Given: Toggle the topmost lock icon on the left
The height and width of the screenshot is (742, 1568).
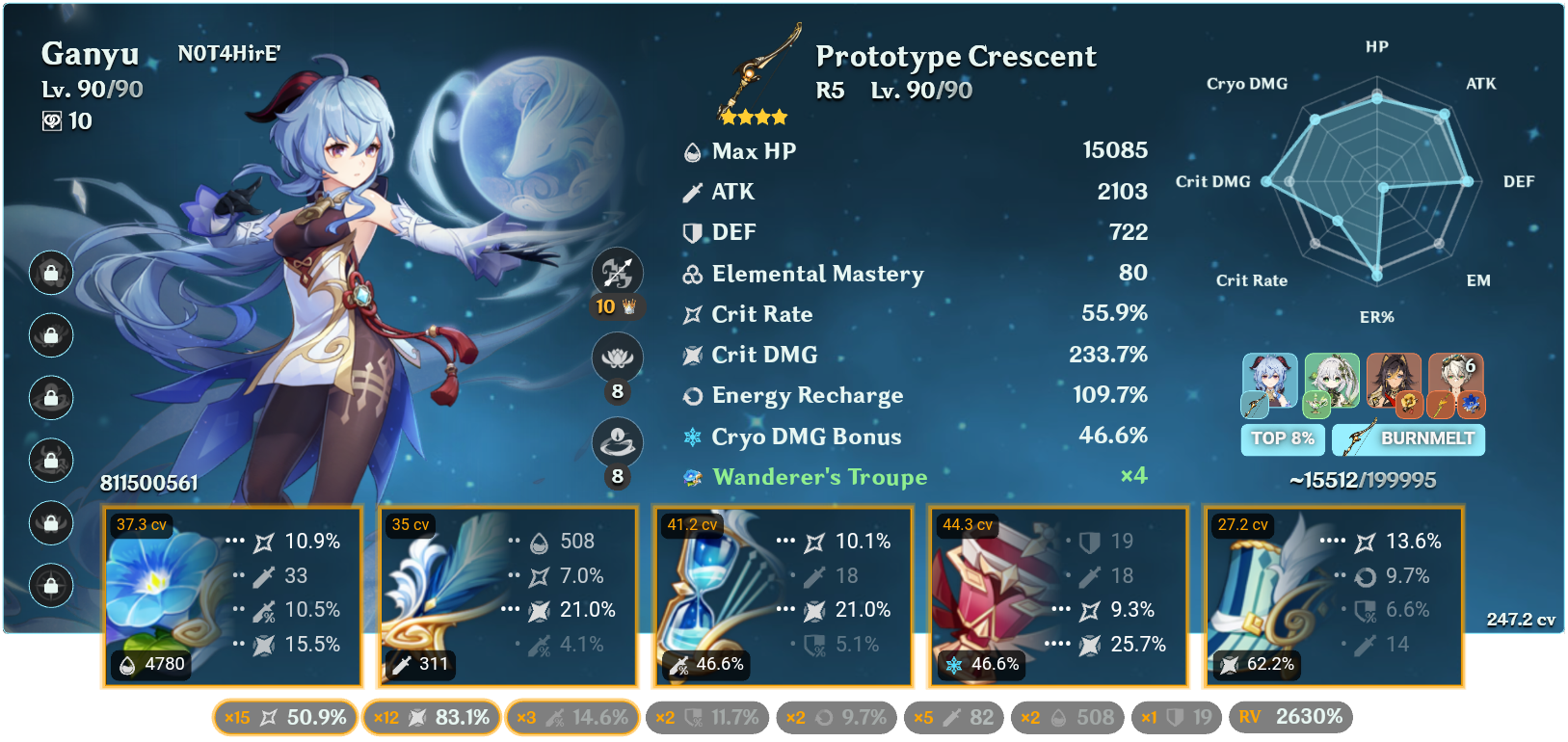Looking at the screenshot, I should pos(50,274).
